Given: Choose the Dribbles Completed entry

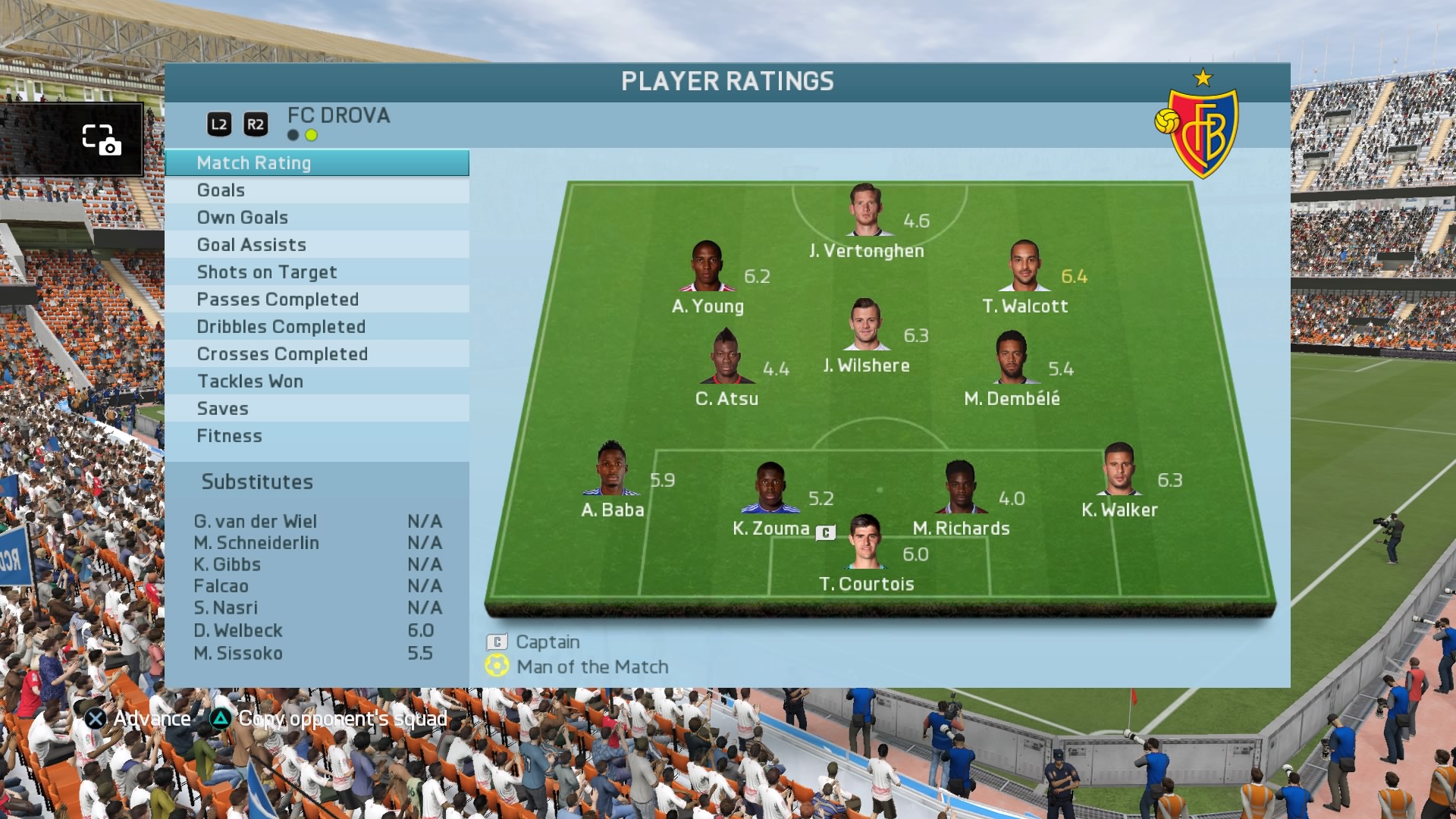Looking at the screenshot, I should [x=316, y=327].
